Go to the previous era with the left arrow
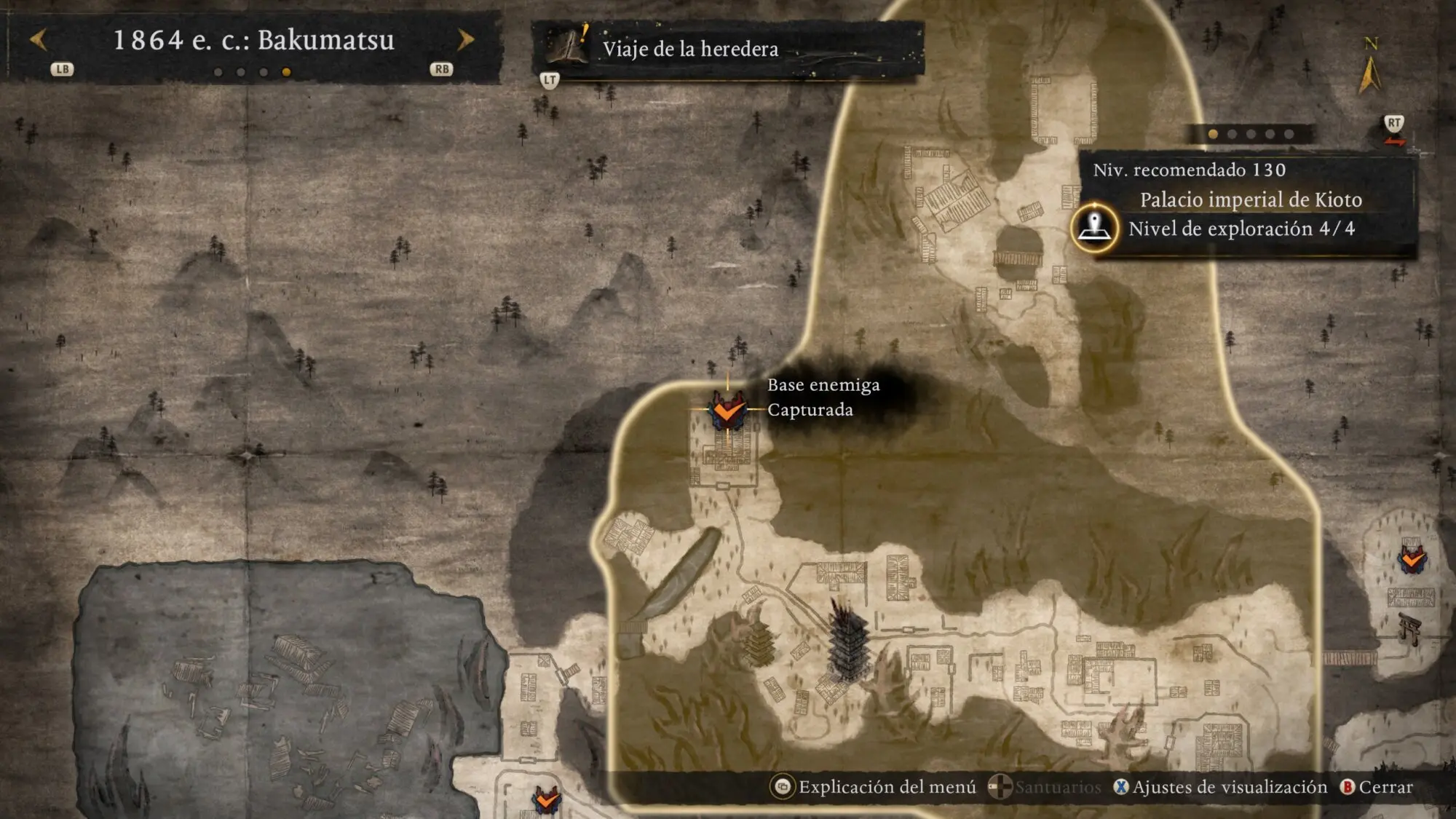This screenshot has width=1456, height=819. 39,39
